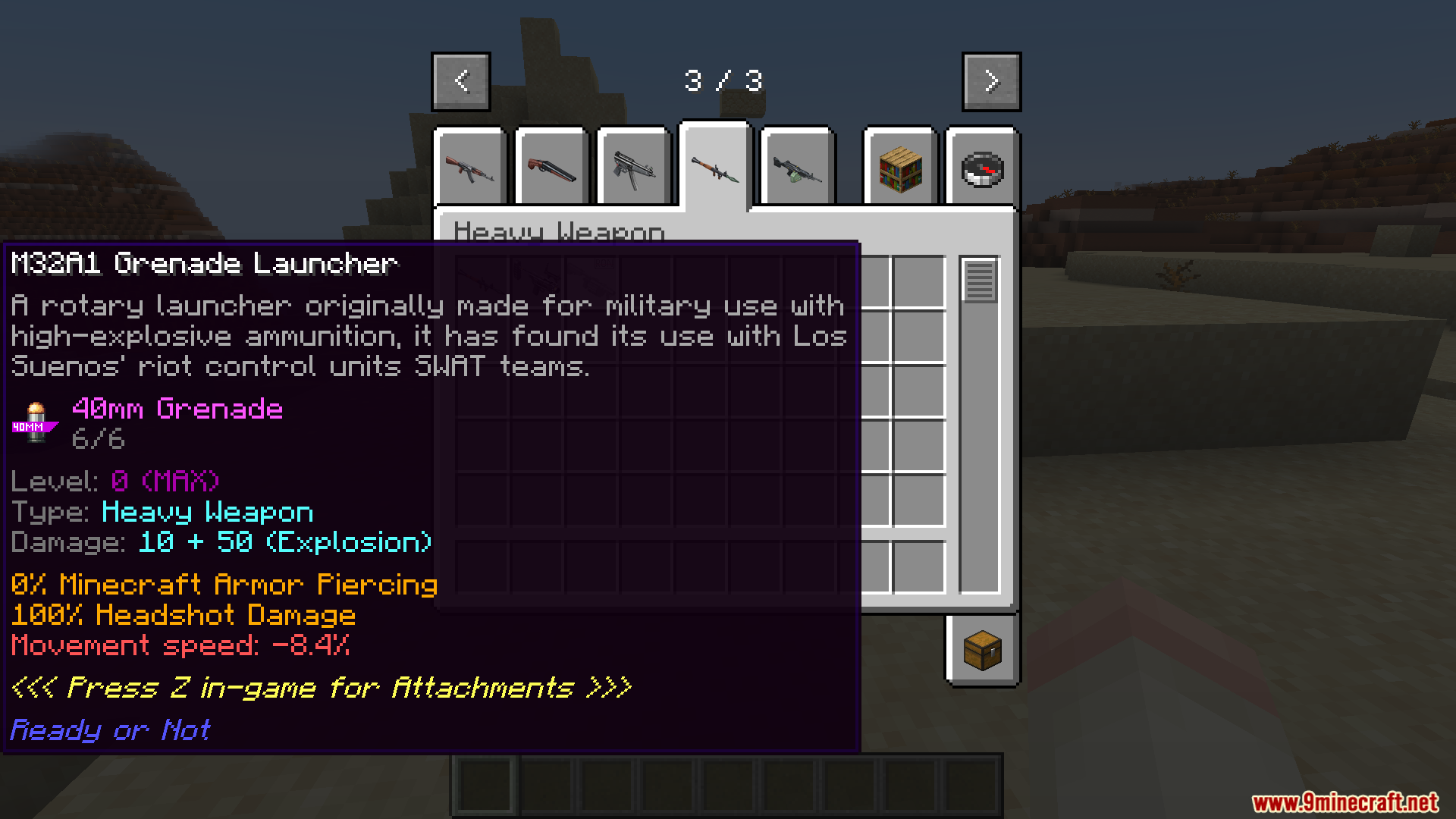Select the MP5 submachine gun tab icon

pyautogui.click(x=635, y=168)
